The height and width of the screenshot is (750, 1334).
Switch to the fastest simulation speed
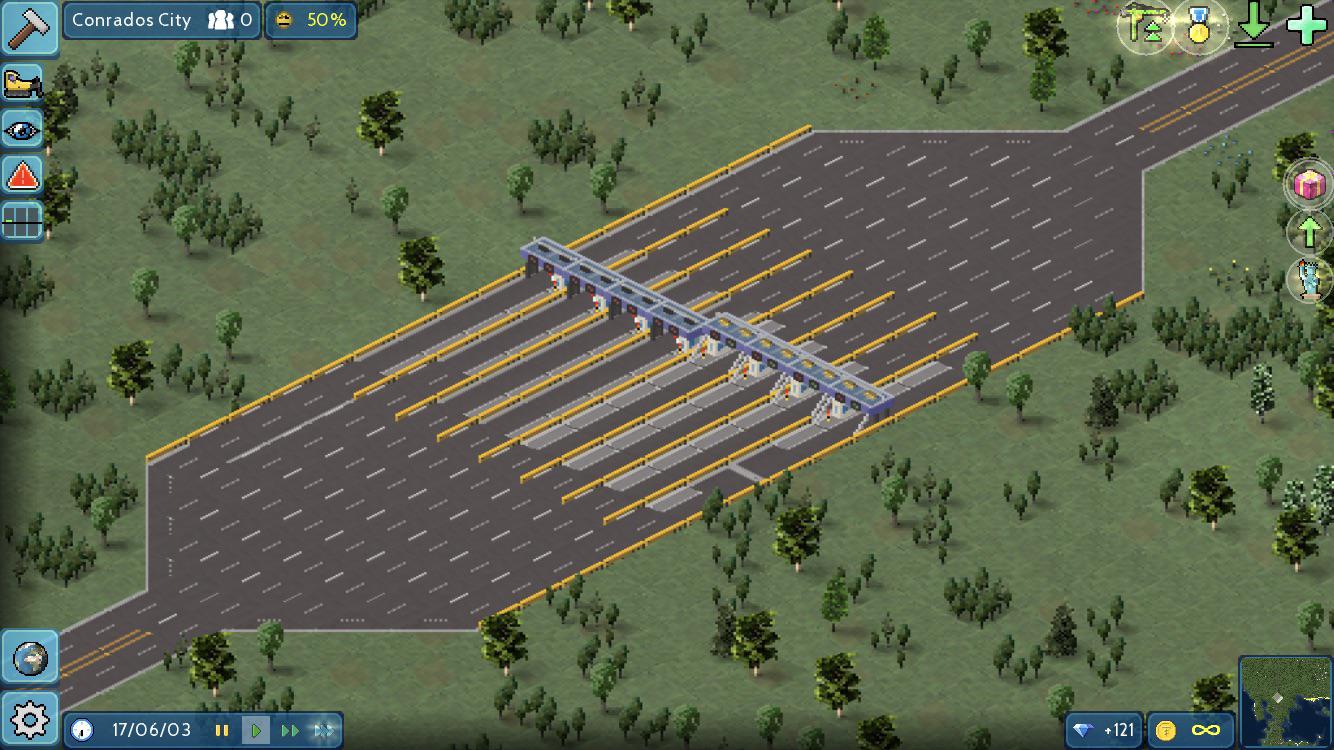pyautogui.click(x=320, y=730)
